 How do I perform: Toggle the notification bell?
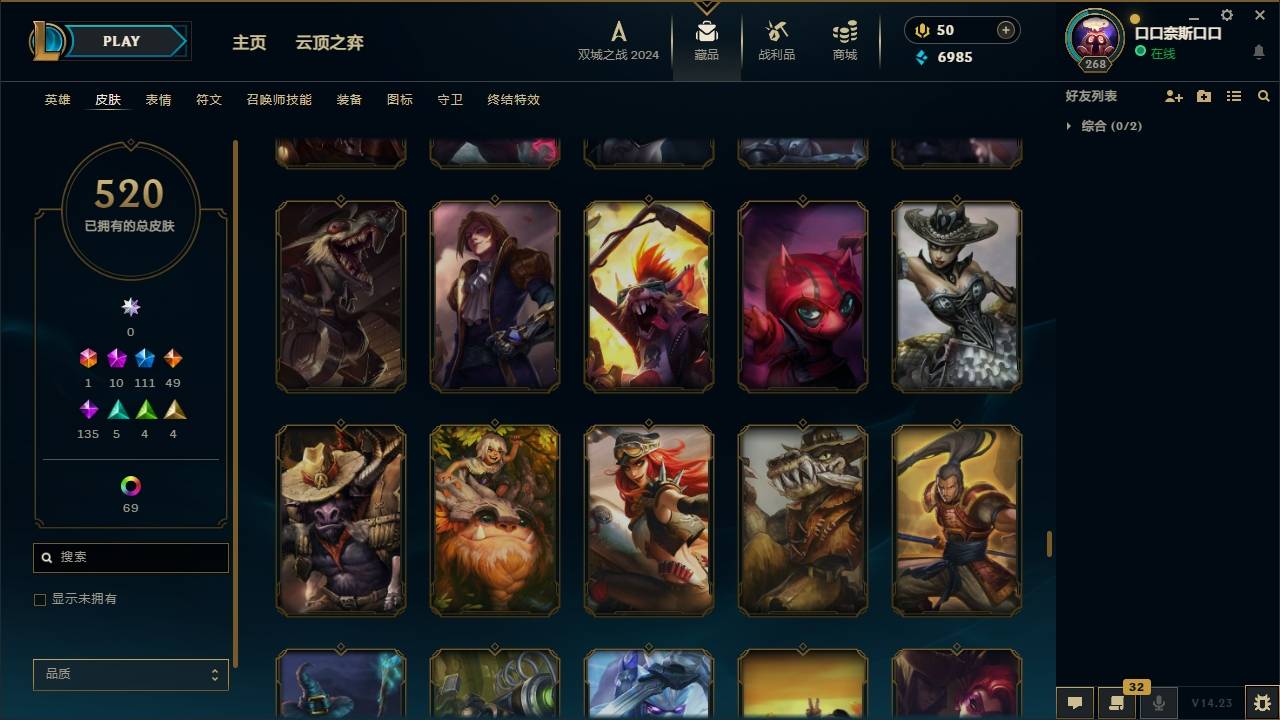point(1258,52)
